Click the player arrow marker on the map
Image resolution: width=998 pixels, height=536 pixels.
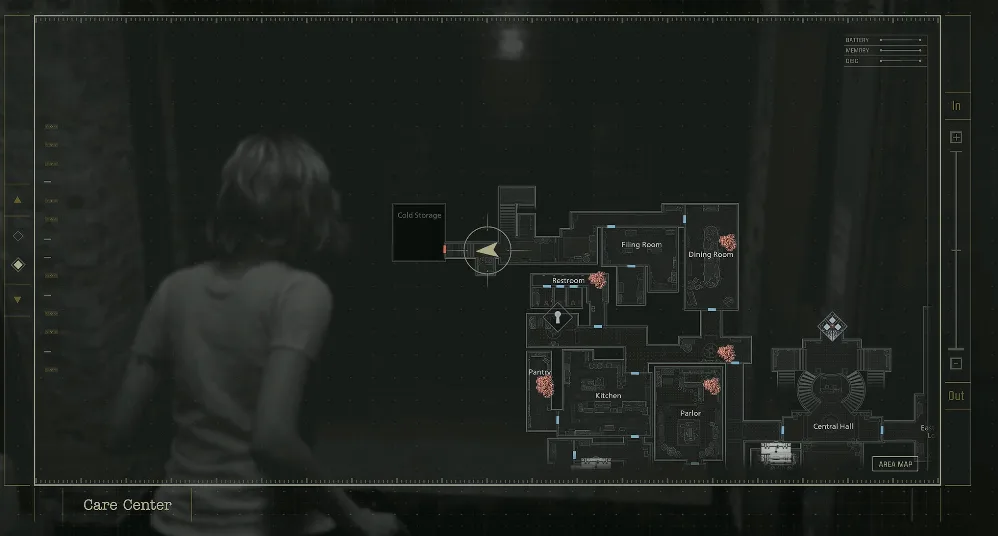point(488,250)
